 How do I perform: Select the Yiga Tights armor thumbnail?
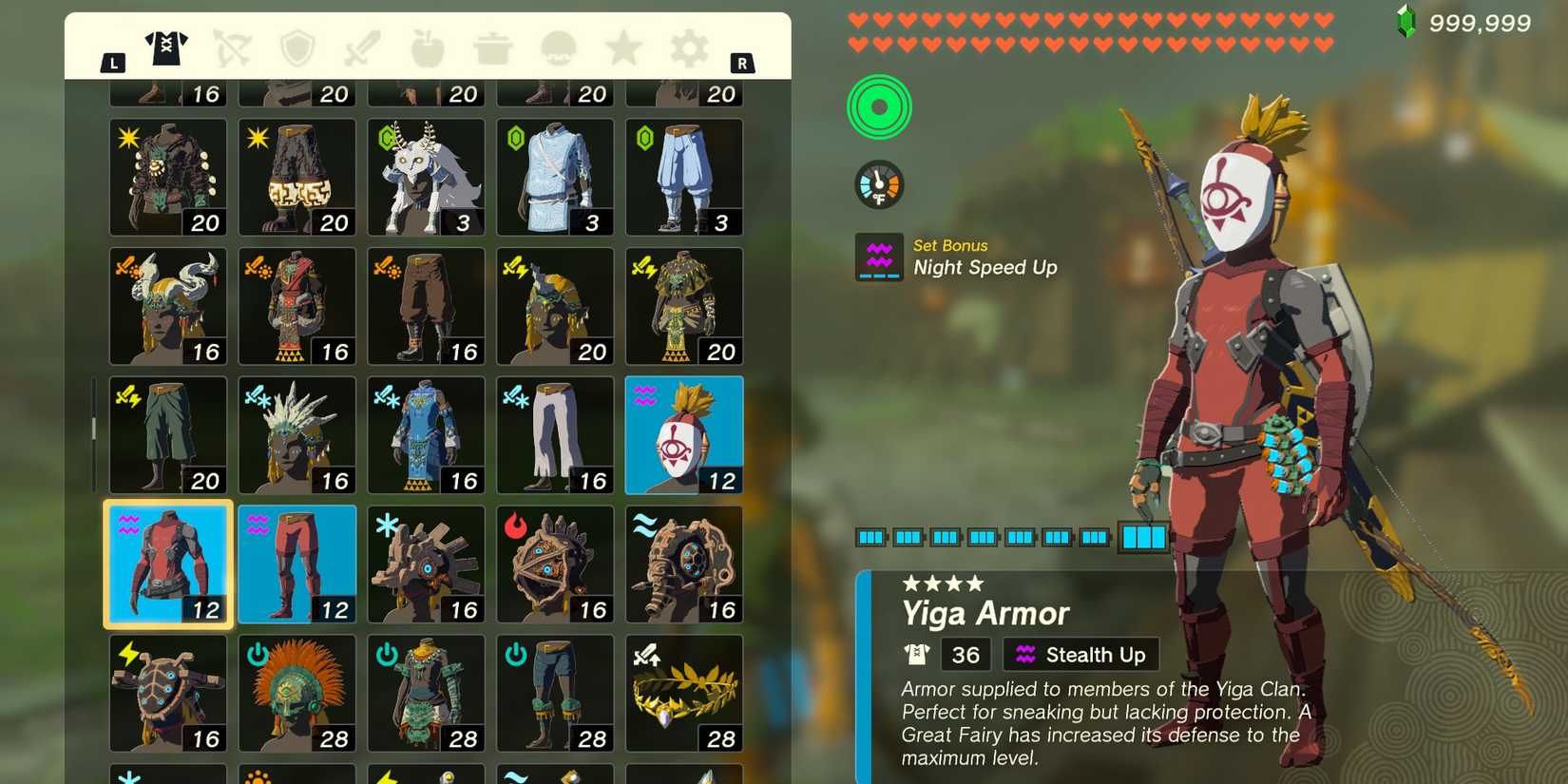296,563
